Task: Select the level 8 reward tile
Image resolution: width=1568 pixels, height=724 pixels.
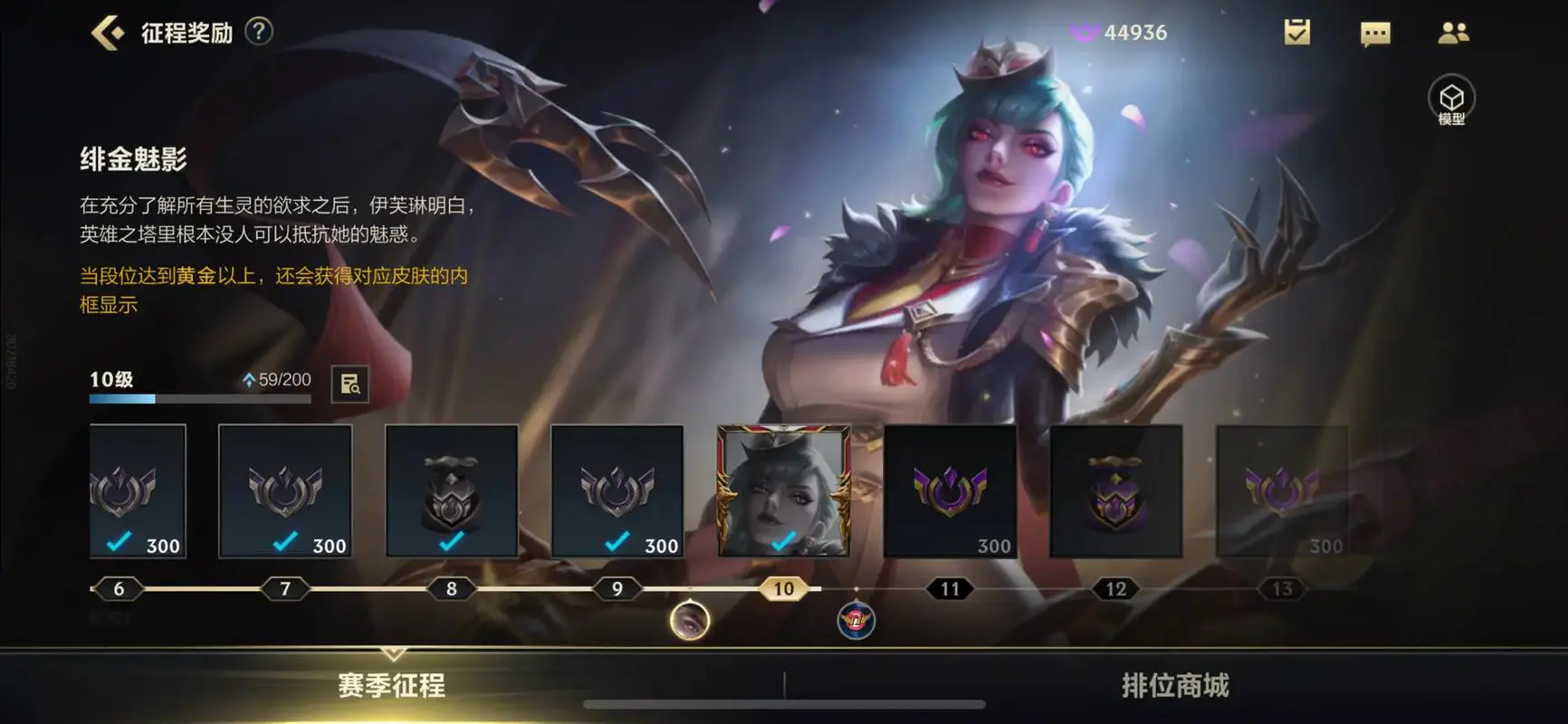Action: point(452,491)
